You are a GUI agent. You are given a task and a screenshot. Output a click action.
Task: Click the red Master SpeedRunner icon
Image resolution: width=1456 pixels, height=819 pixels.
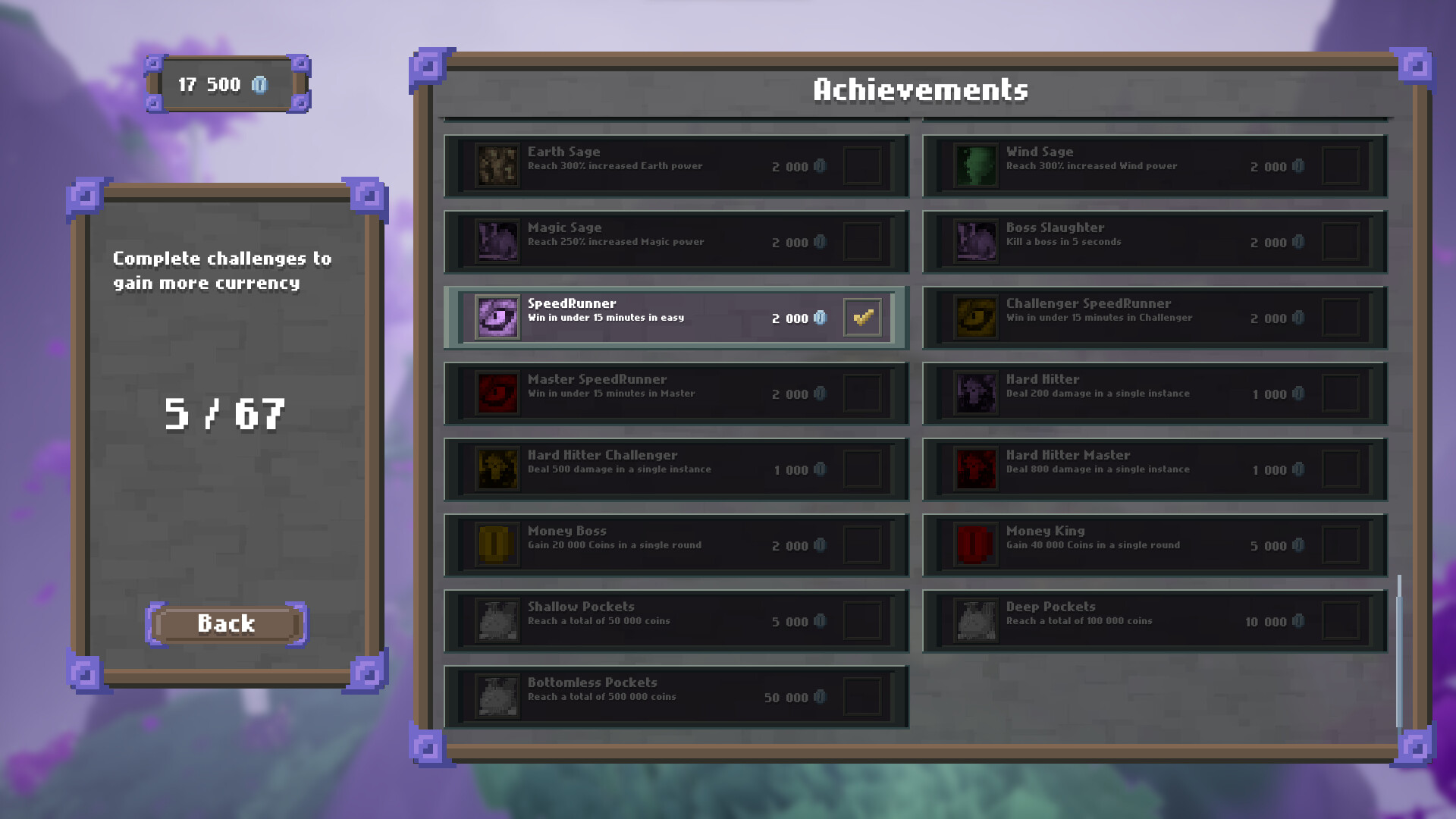click(497, 393)
